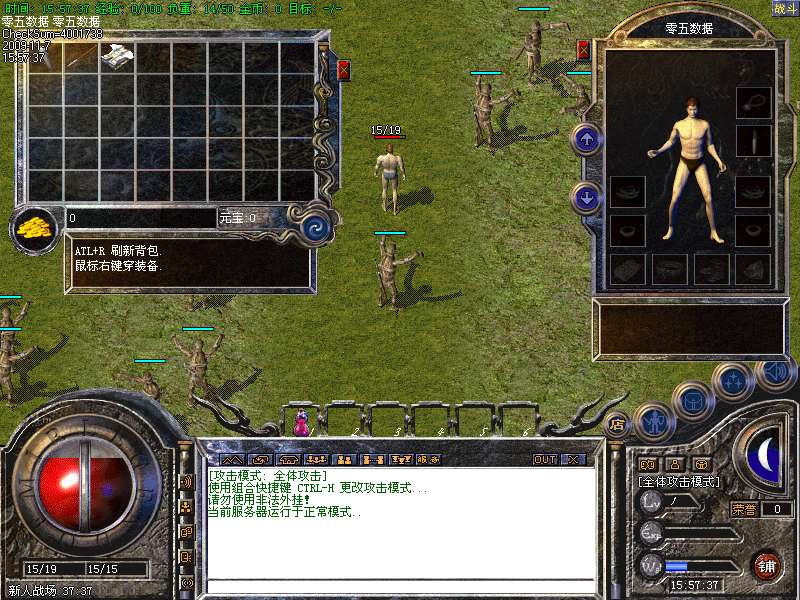Close the chat window with X button
This screenshot has width=800, height=600.
click(x=572, y=459)
